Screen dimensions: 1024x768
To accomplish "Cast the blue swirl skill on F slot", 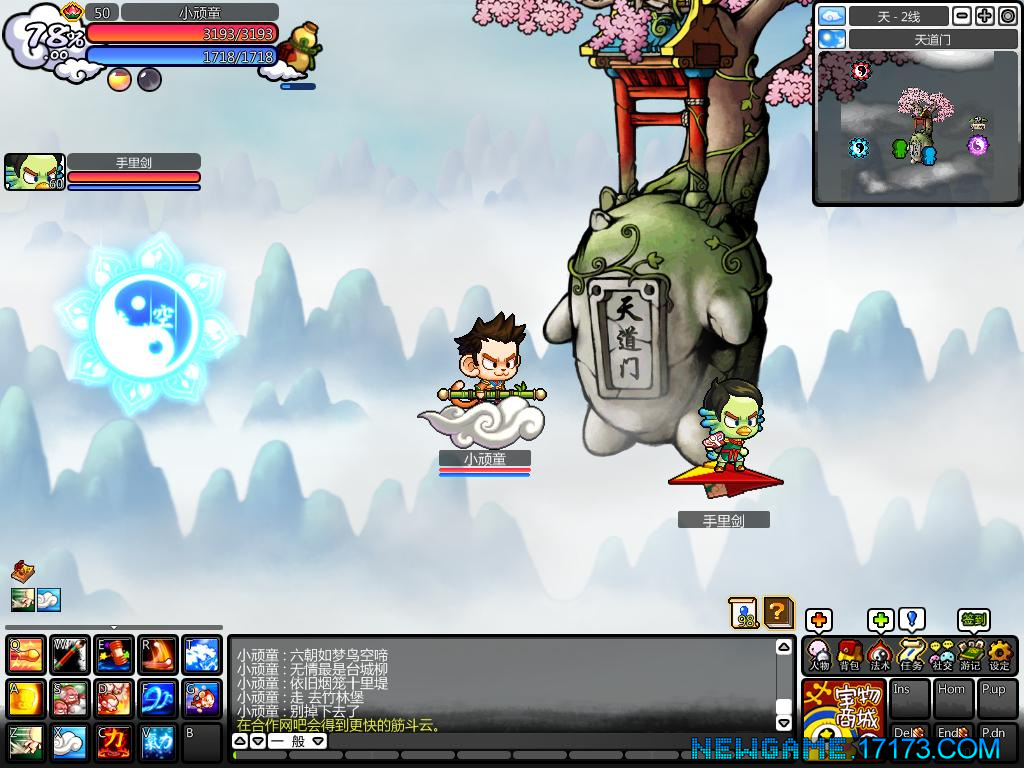I will tap(158, 699).
